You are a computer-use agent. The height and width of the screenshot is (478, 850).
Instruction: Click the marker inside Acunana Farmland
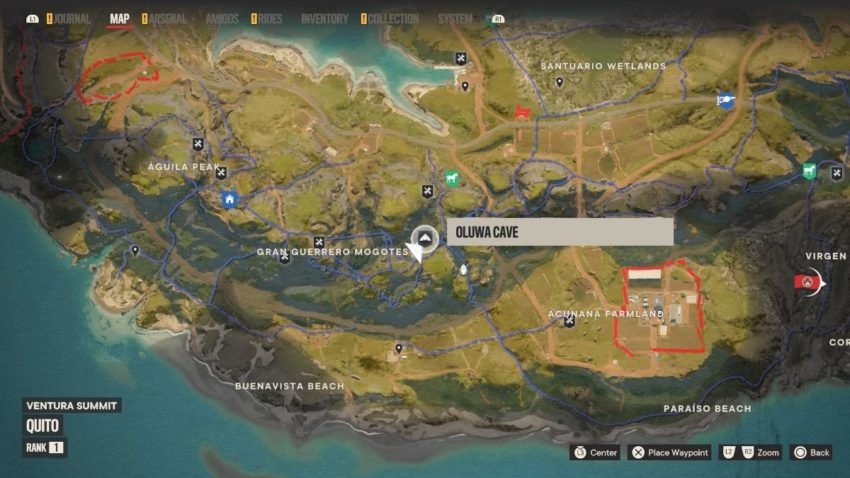pos(569,321)
